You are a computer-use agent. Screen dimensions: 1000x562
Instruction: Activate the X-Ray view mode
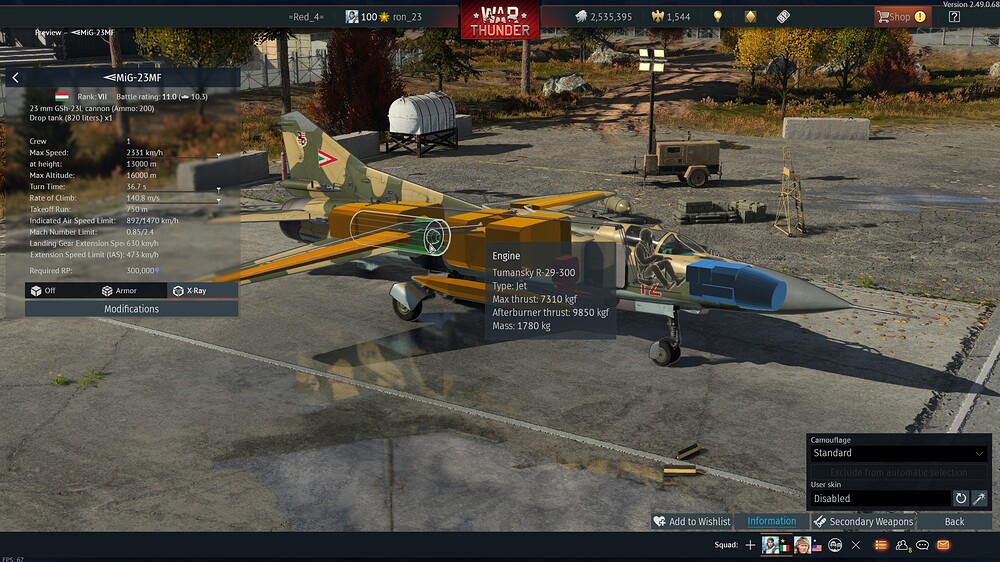191,290
